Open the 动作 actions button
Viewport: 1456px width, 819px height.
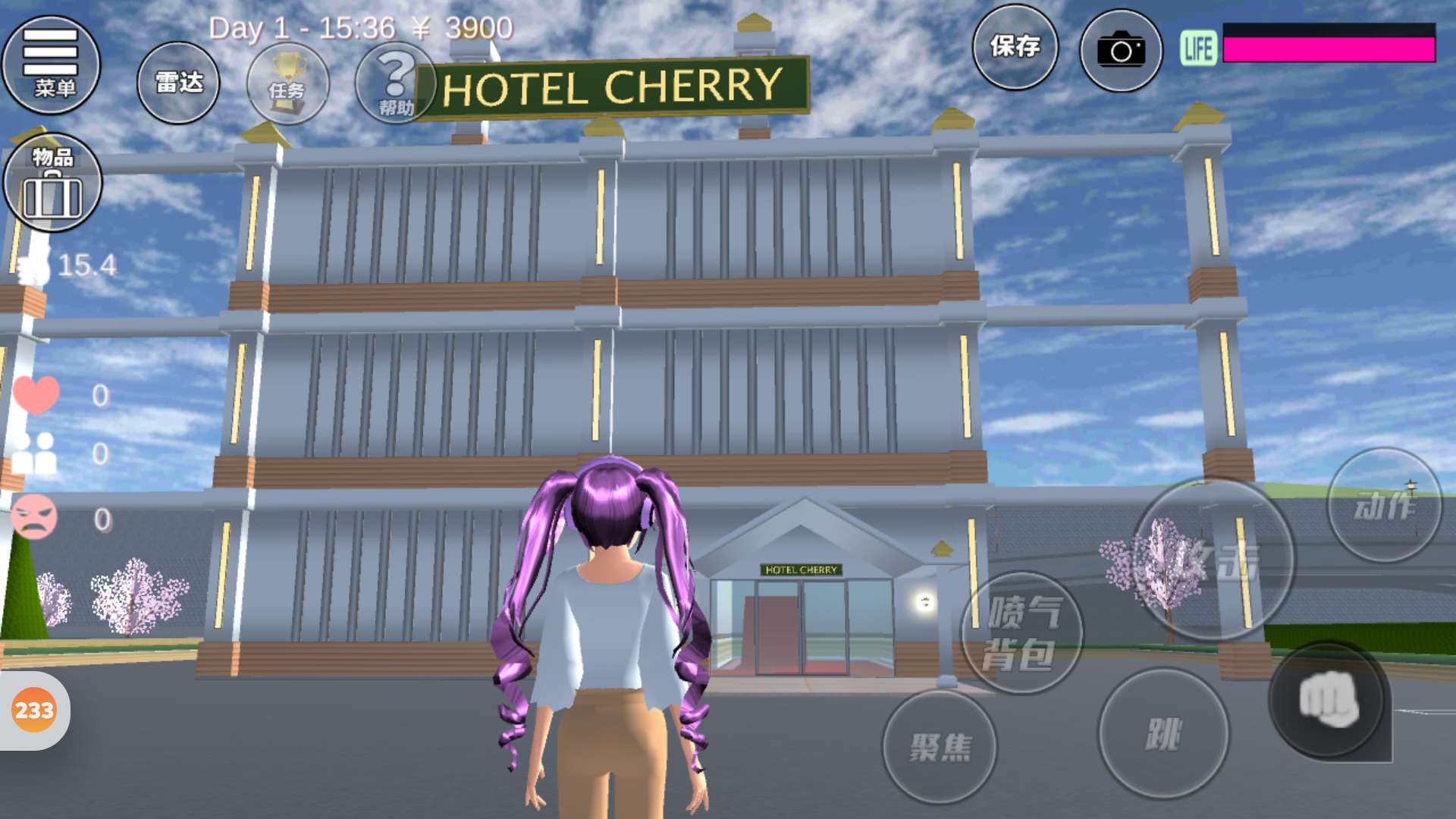pyautogui.click(x=1384, y=505)
